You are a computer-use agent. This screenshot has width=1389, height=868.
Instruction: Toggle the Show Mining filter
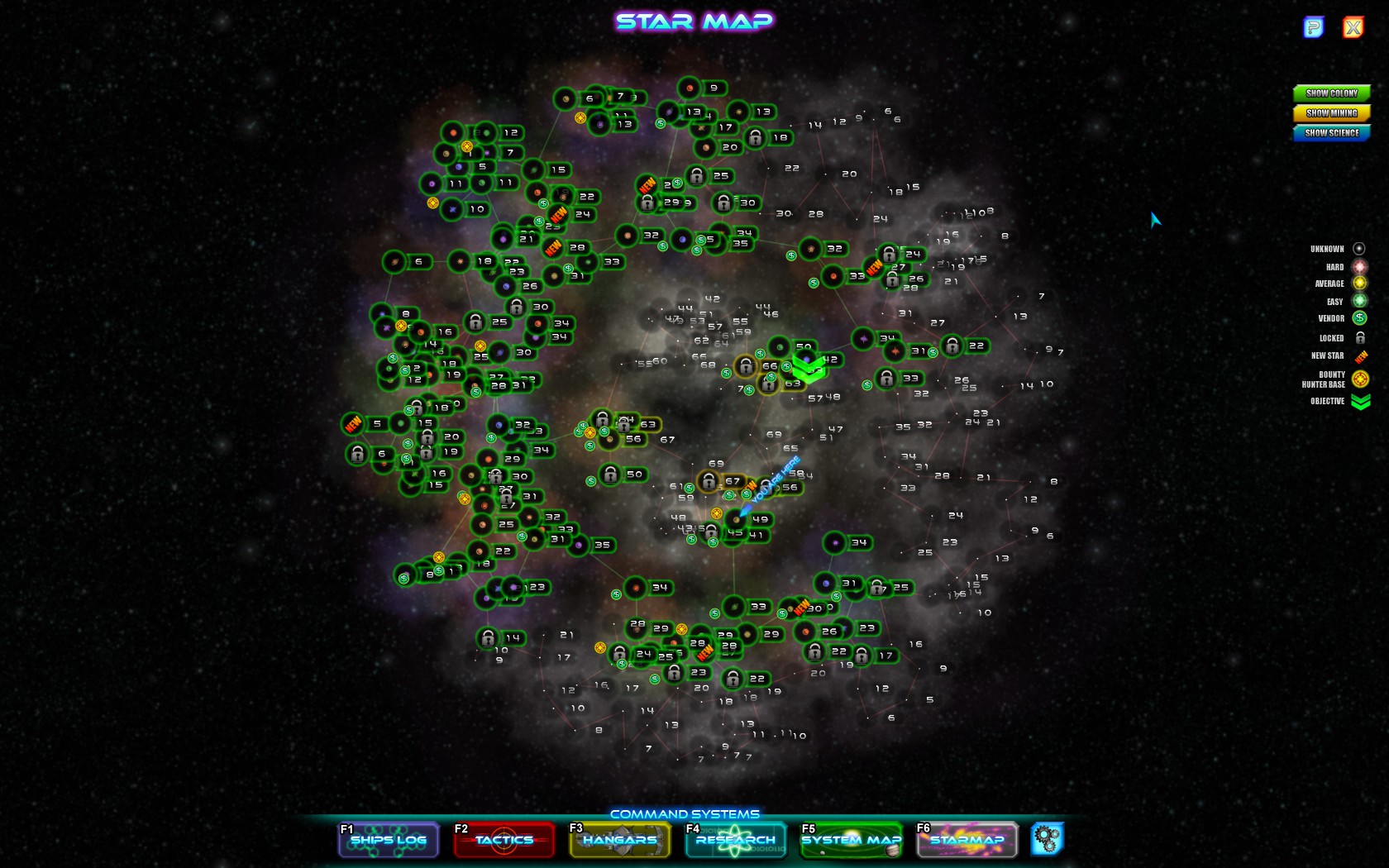click(x=1331, y=113)
